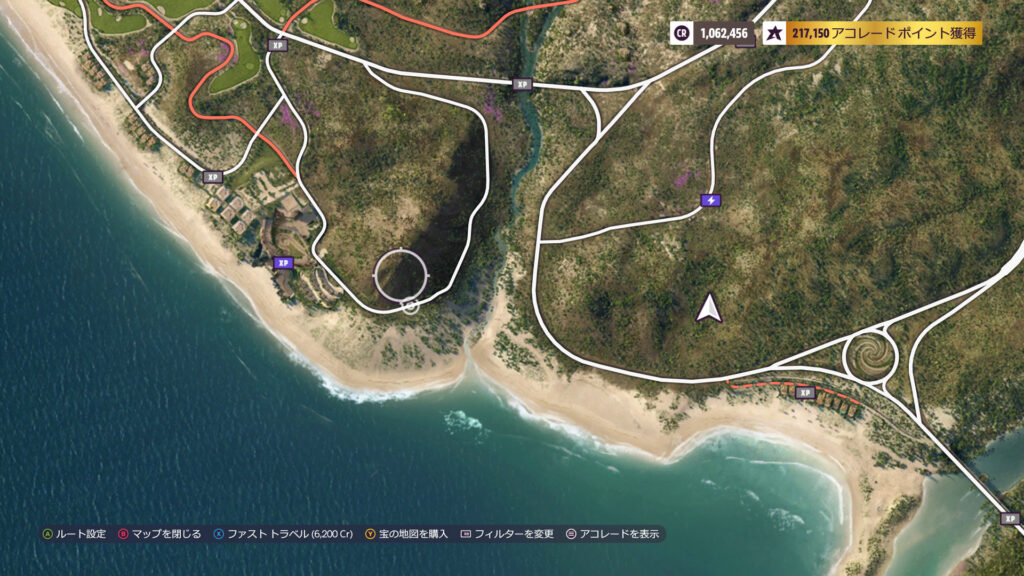1024x576 pixels.
Task: Click the lightning bolt fast travel board
Action: tap(710, 200)
